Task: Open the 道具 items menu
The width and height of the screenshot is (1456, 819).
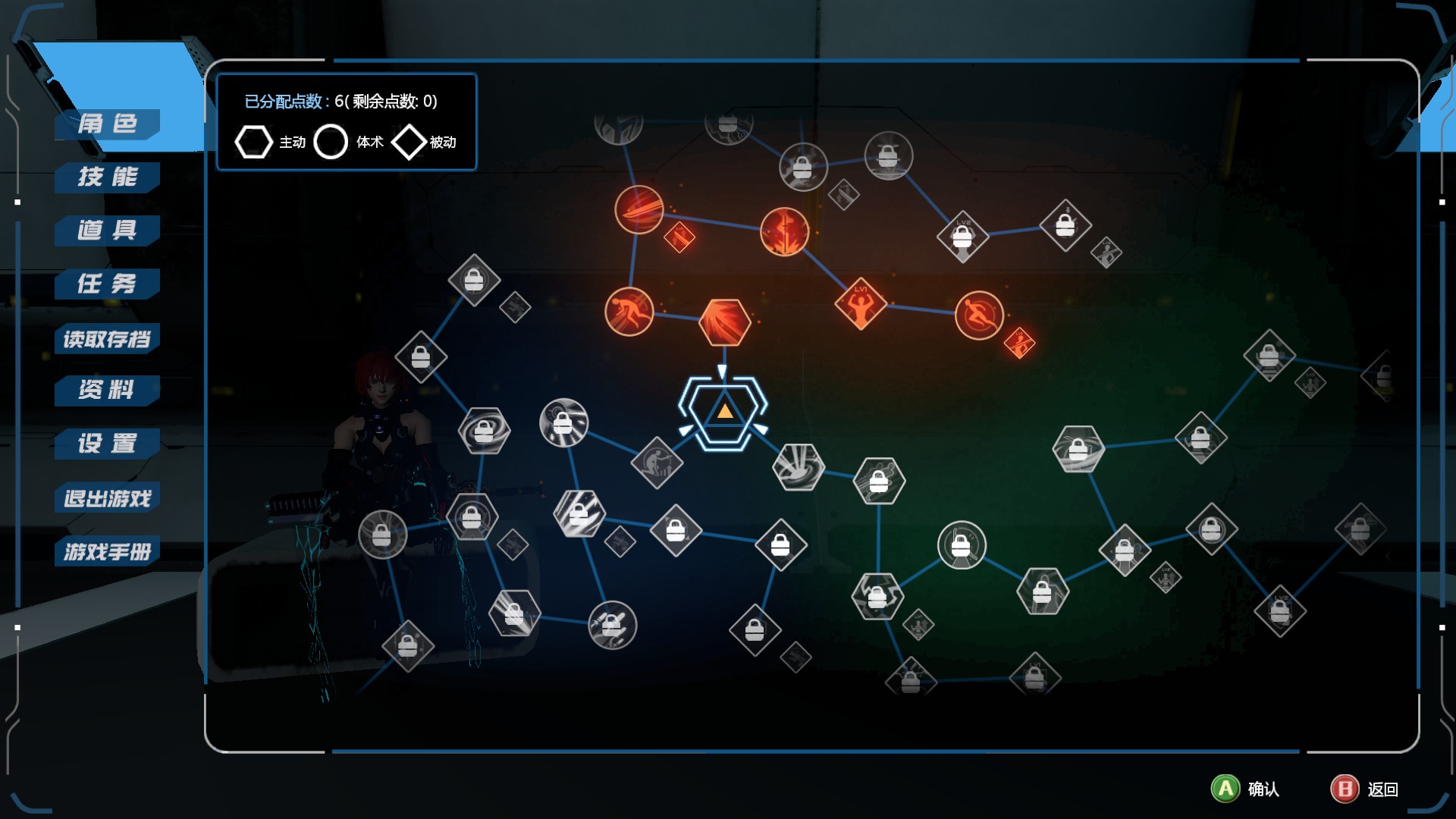Action: pyautogui.click(x=108, y=230)
